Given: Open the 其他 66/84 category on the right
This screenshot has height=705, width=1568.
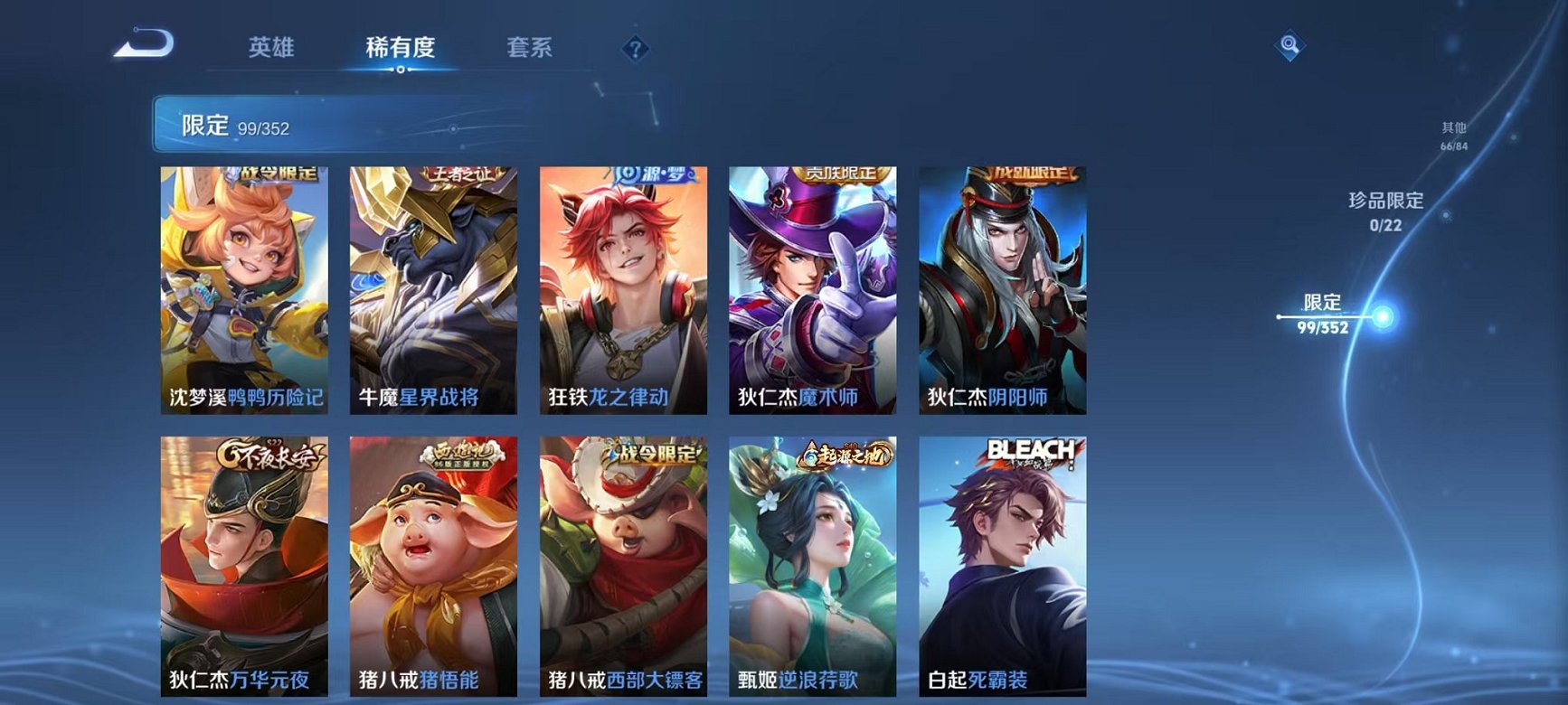Looking at the screenshot, I should tap(1454, 136).
